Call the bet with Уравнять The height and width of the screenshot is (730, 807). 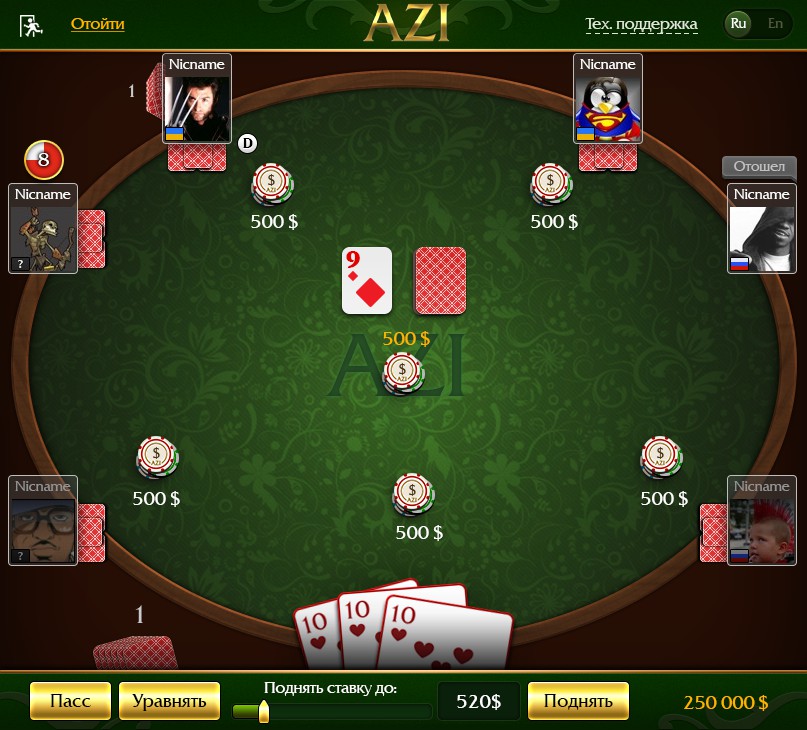click(x=169, y=701)
